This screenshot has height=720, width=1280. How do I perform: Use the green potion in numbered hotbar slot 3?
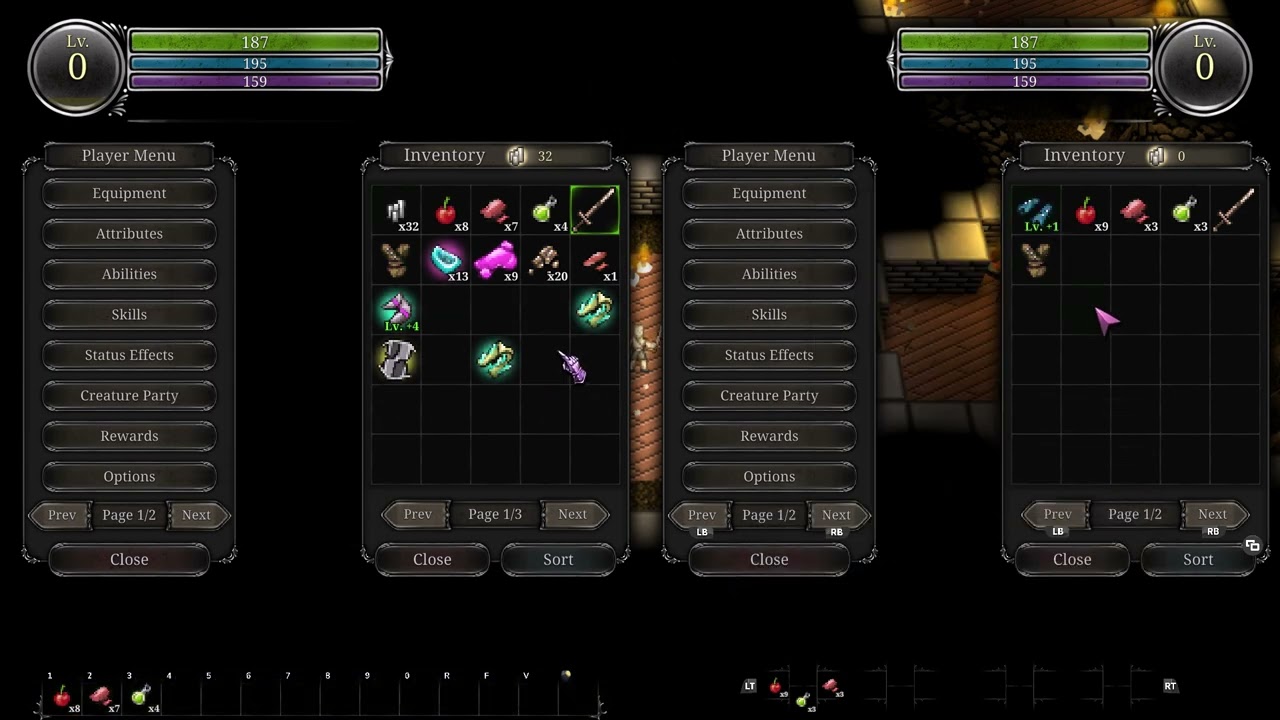[141, 696]
